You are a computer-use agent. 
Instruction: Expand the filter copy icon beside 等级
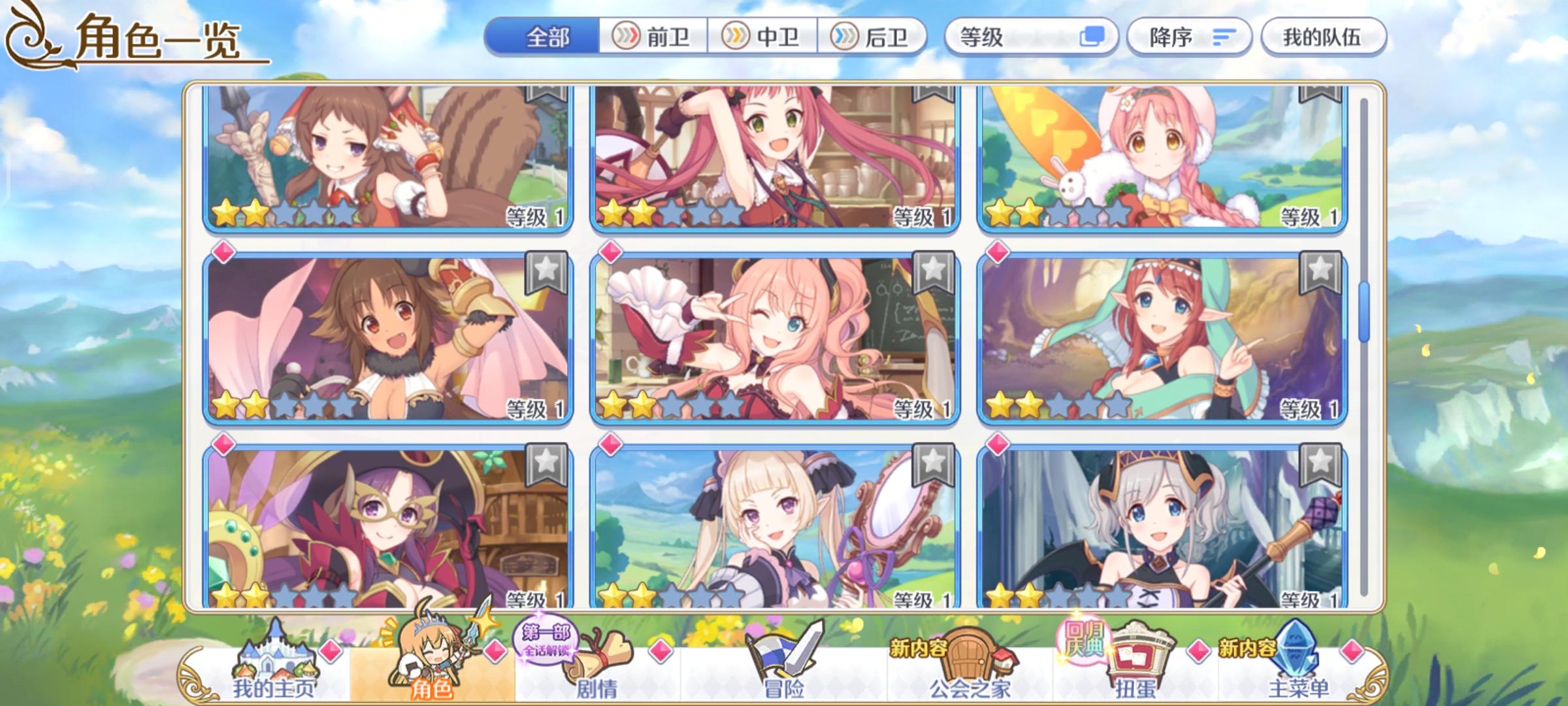click(x=1091, y=37)
